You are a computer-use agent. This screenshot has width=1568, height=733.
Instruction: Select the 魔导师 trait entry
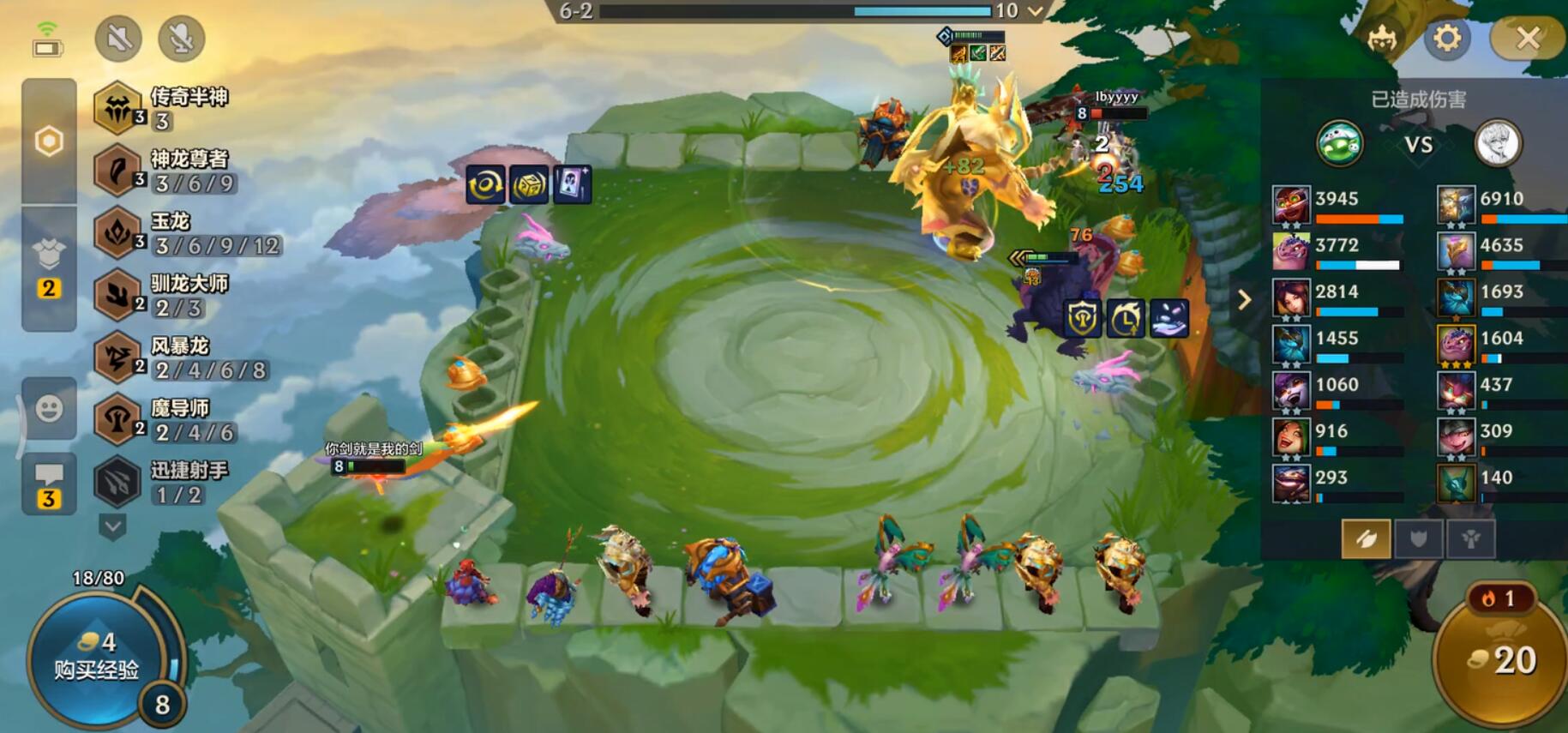(x=165, y=420)
